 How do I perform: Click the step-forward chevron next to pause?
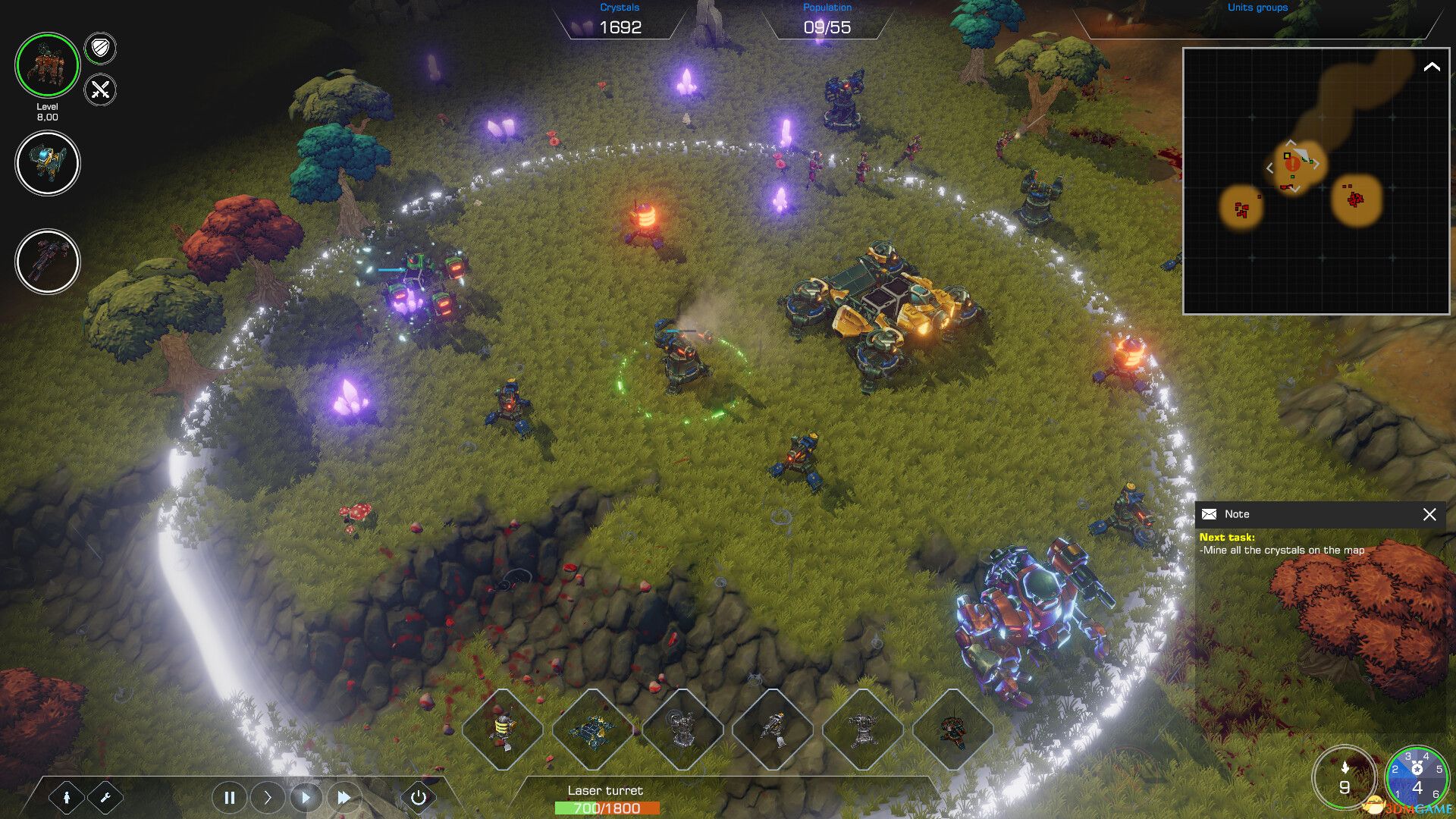(268, 797)
